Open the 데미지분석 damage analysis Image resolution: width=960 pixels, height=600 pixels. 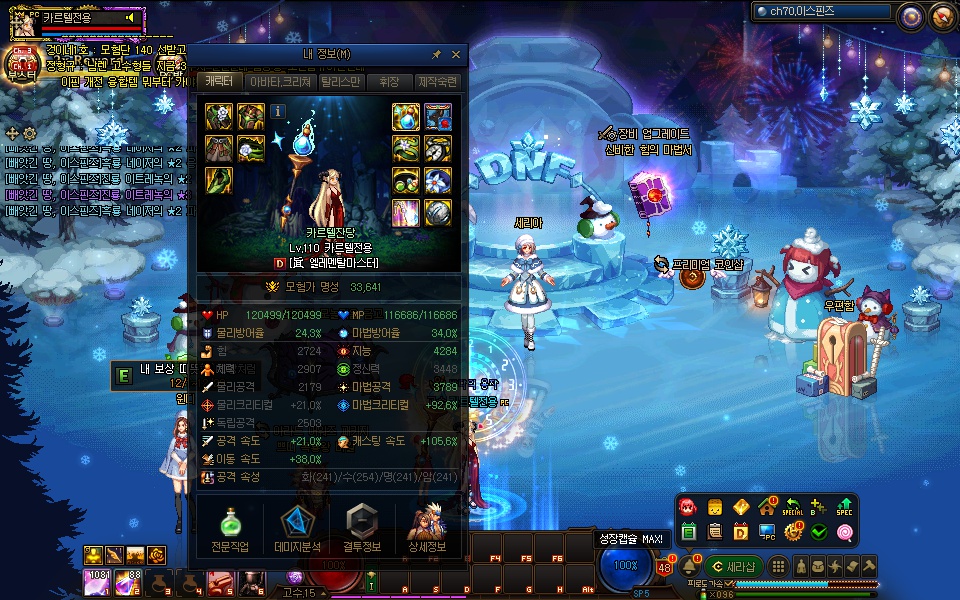[295, 530]
